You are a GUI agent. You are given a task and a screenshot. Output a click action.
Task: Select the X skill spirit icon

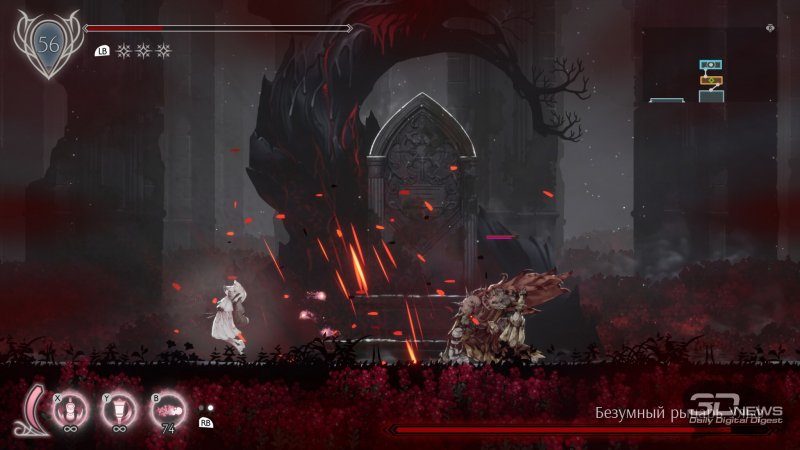(69, 411)
